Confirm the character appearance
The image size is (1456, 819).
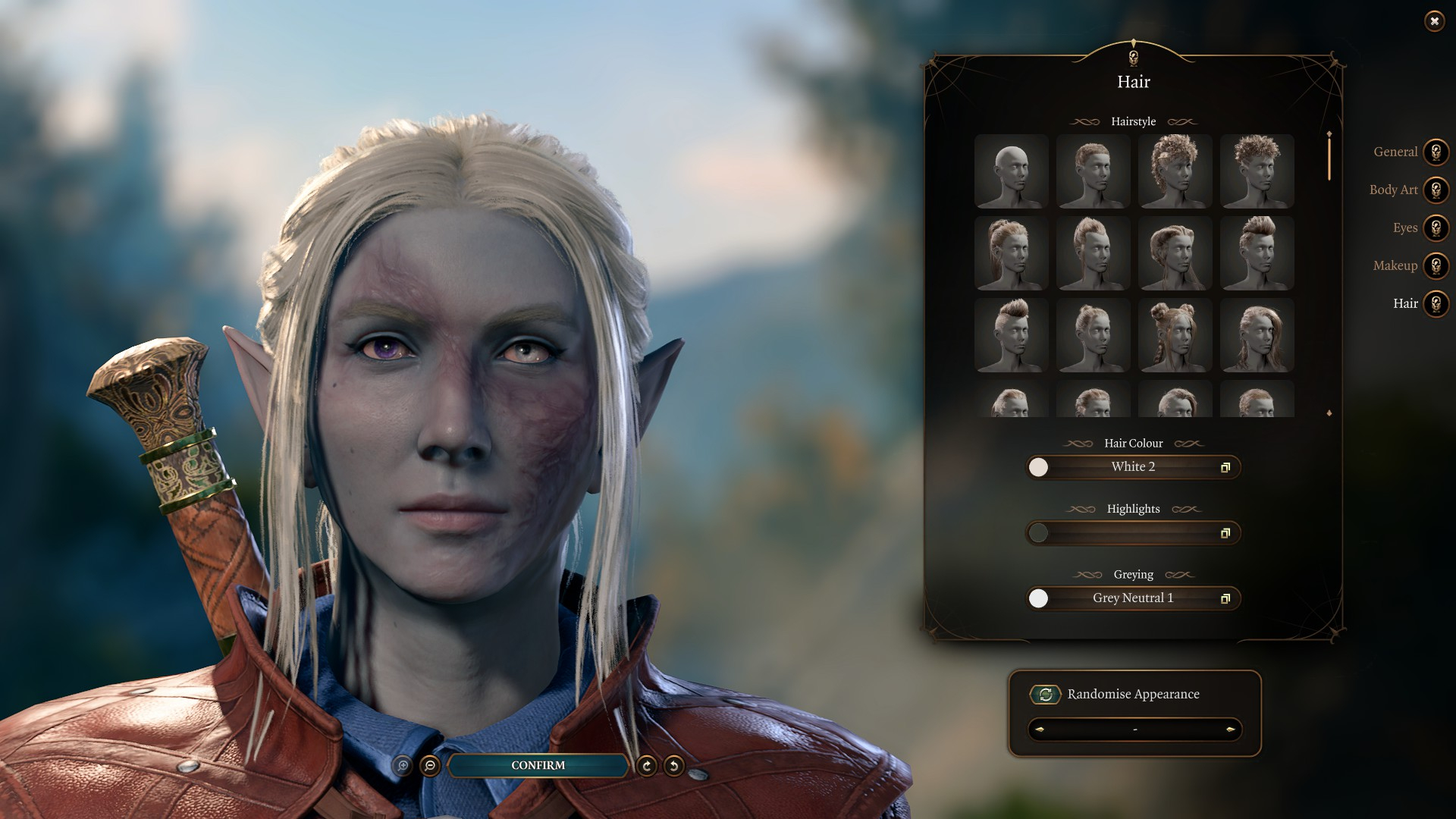click(x=538, y=765)
